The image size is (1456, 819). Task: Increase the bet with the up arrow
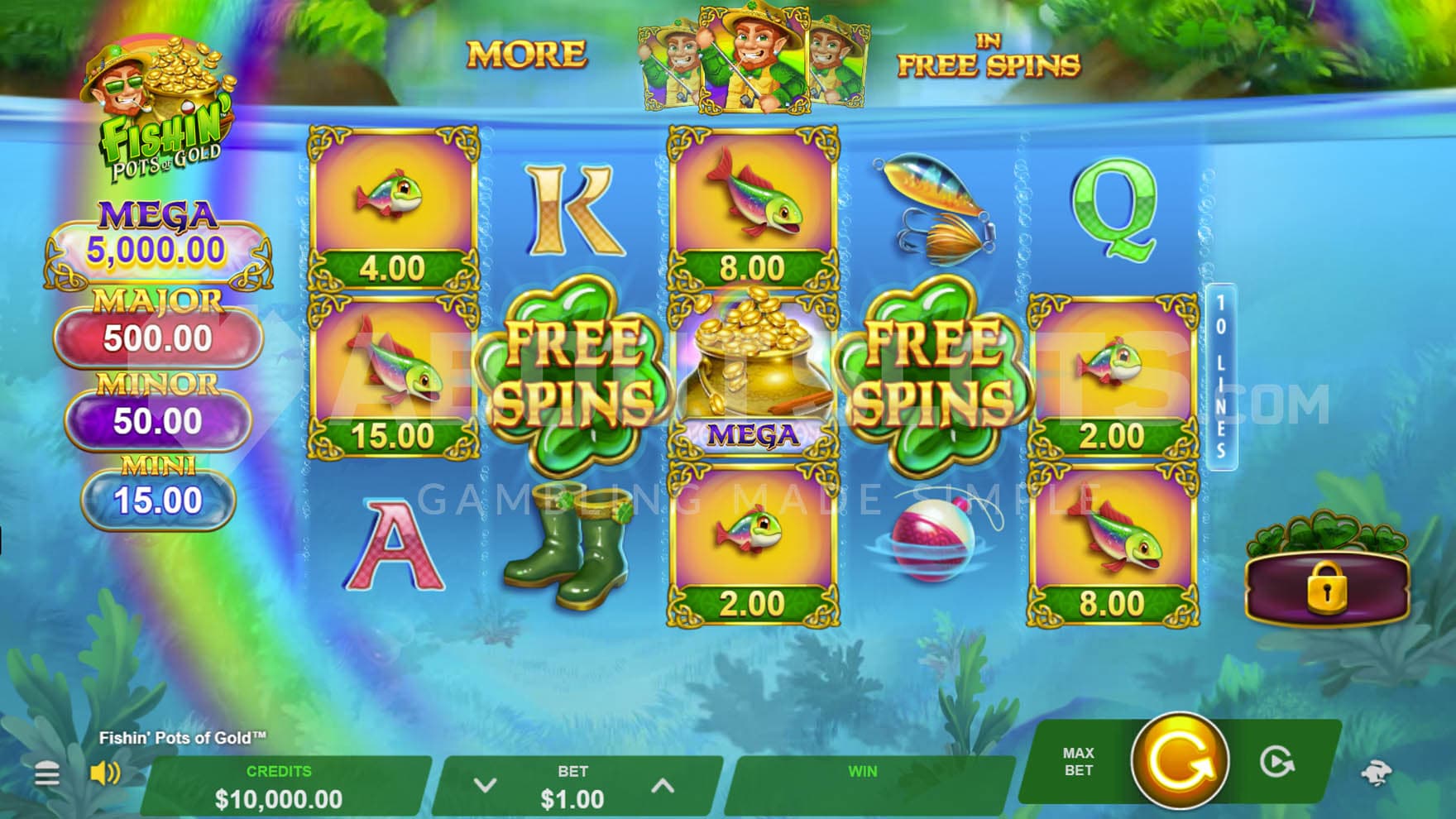coord(663,785)
